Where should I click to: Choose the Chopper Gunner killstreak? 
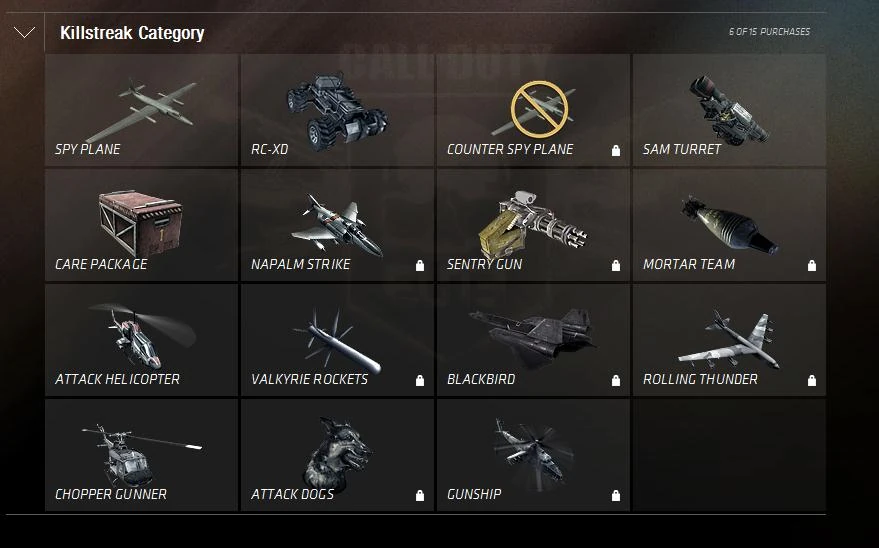141,455
